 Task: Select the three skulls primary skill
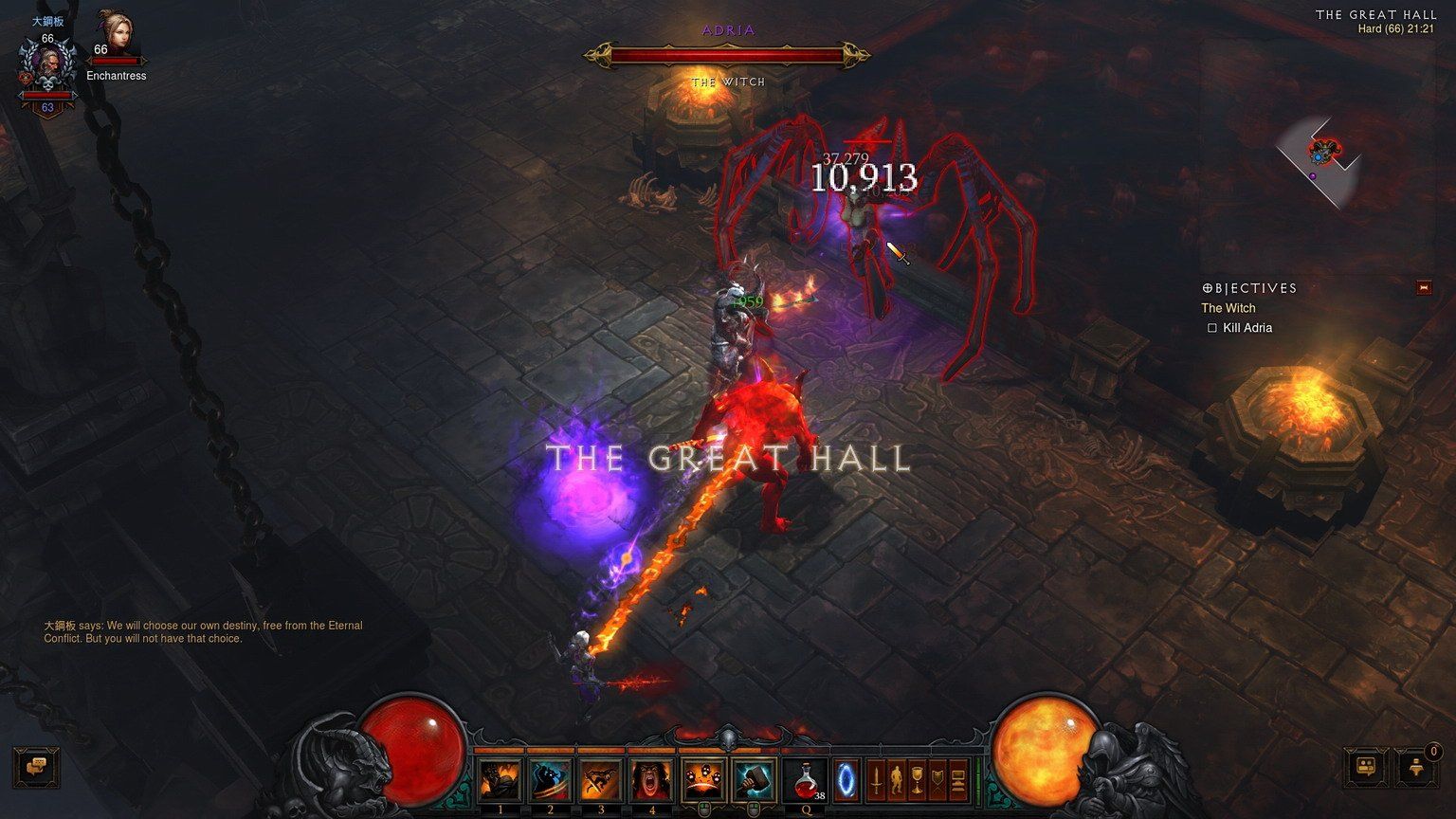point(703,779)
